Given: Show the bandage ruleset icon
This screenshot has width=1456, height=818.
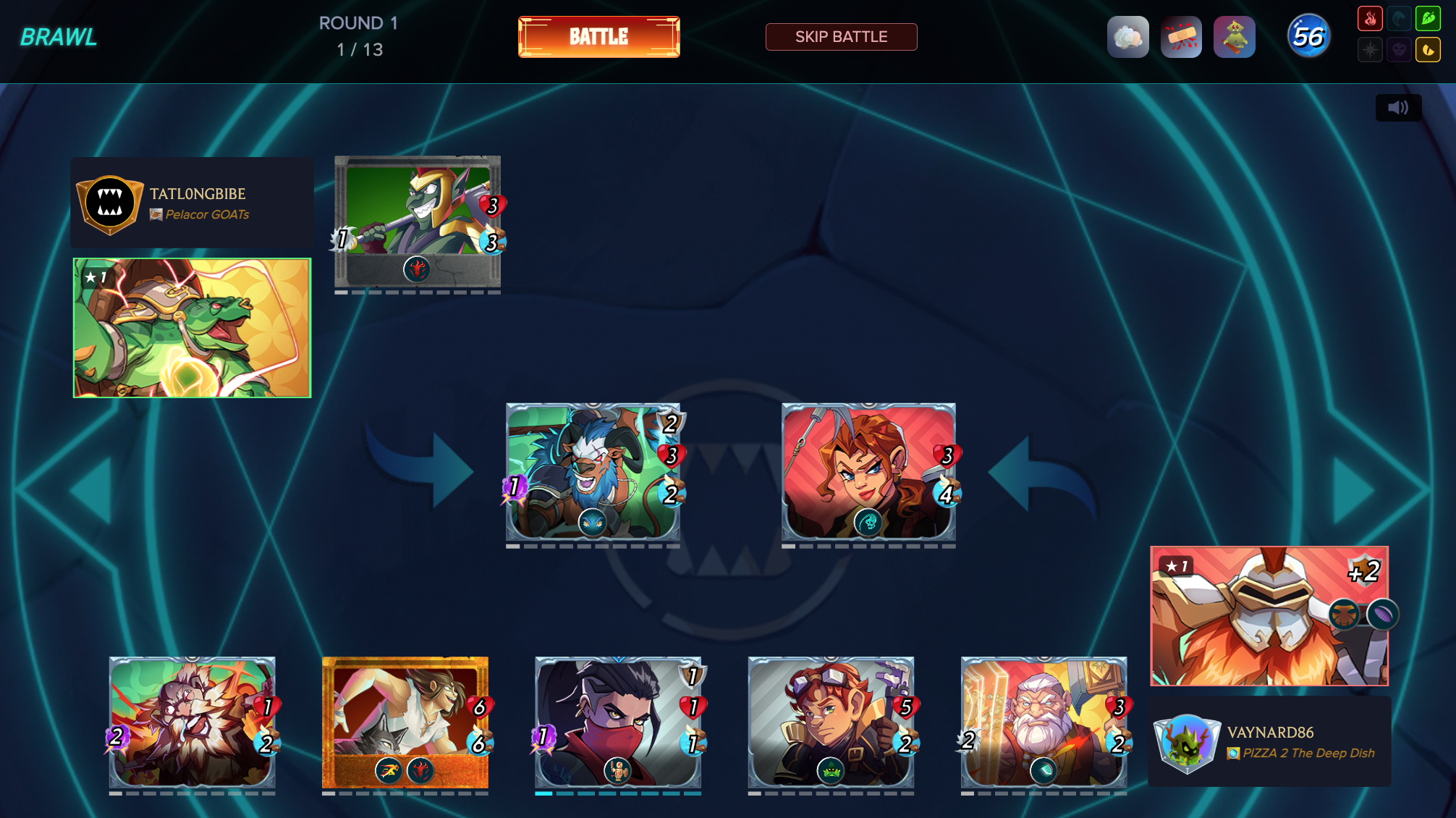Looking at the screenshot, I should pos(1181,37).
